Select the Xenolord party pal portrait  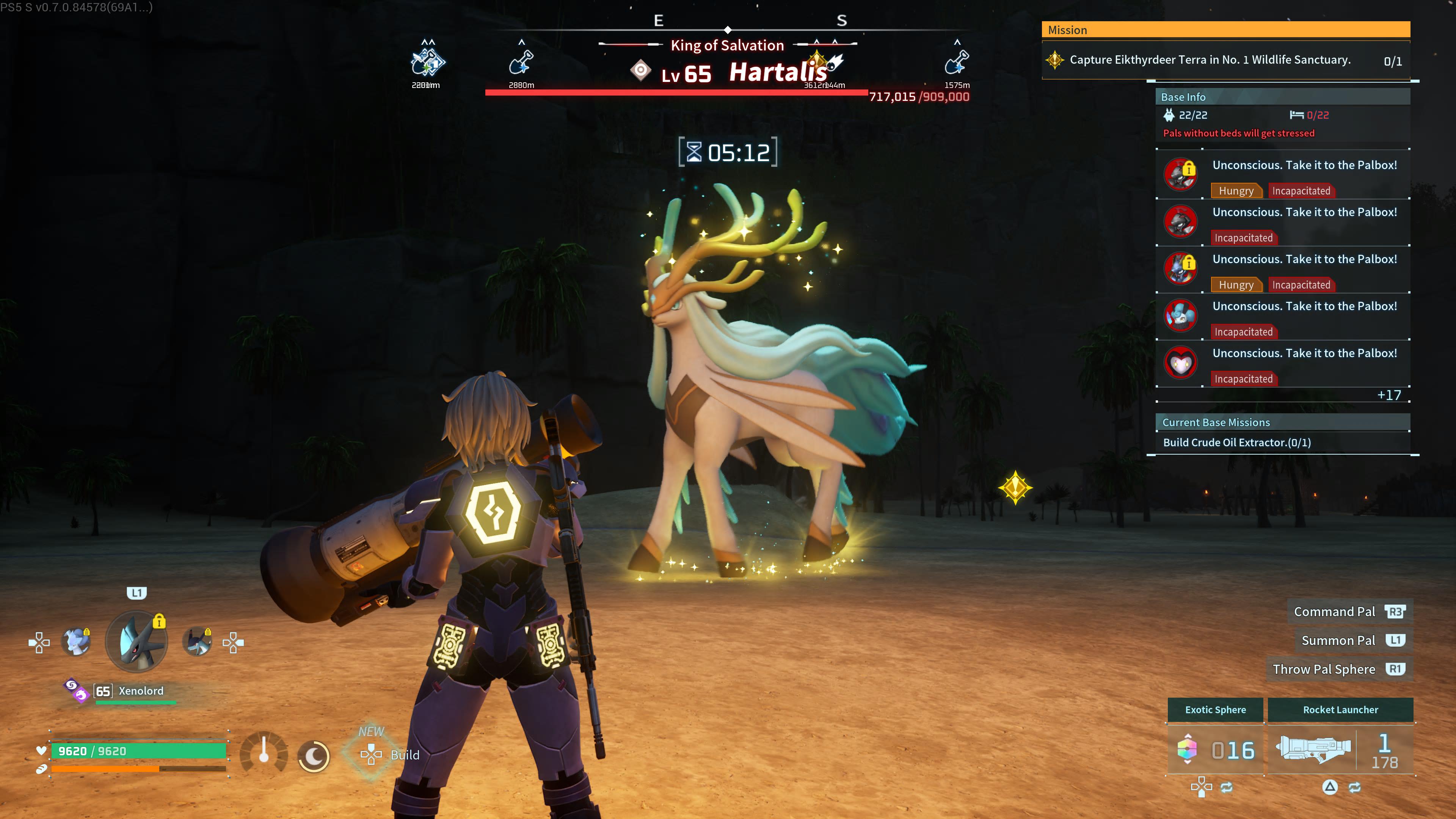pos(137,642)
